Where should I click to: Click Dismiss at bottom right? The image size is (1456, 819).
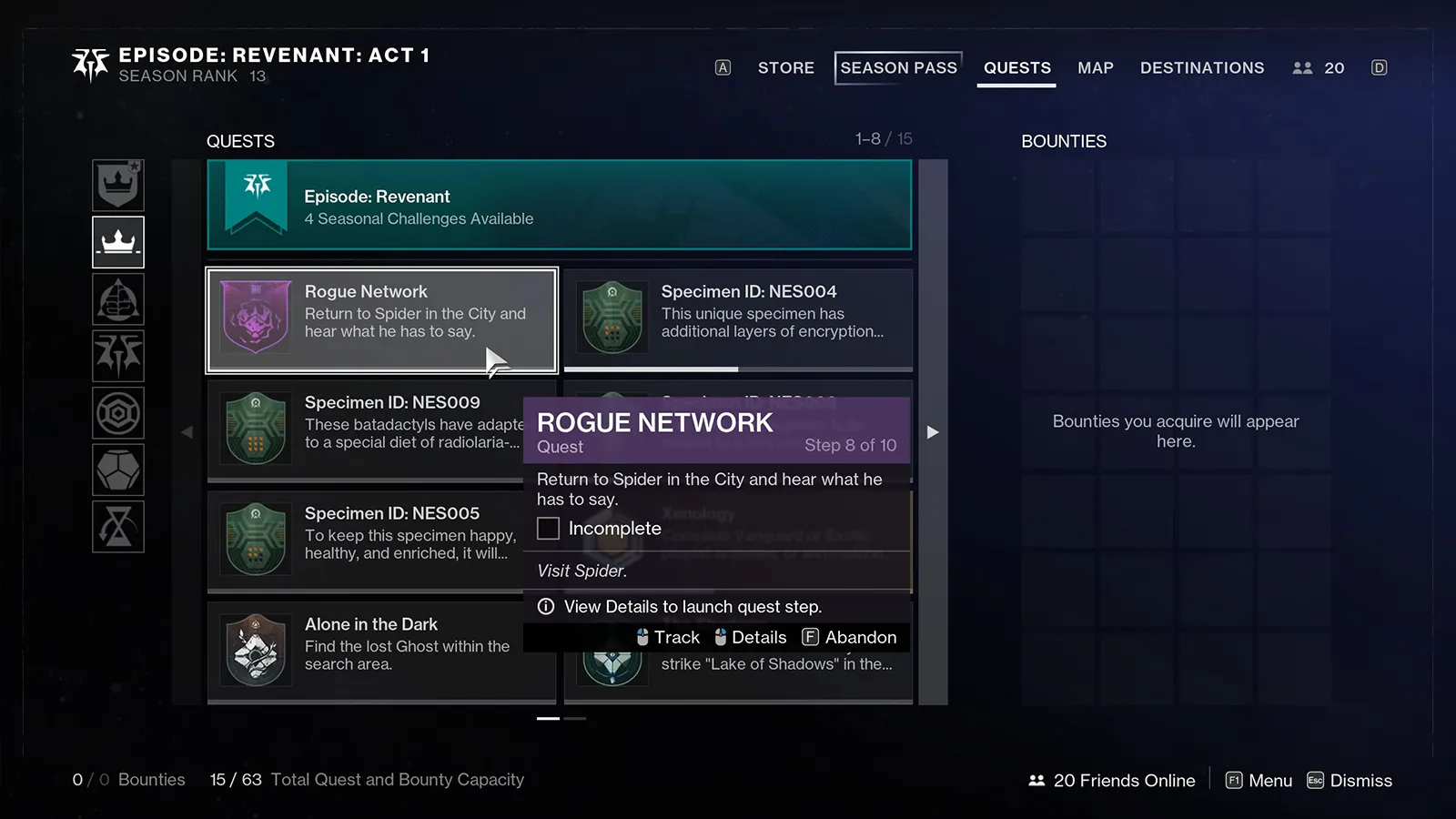click(1360, 780)
